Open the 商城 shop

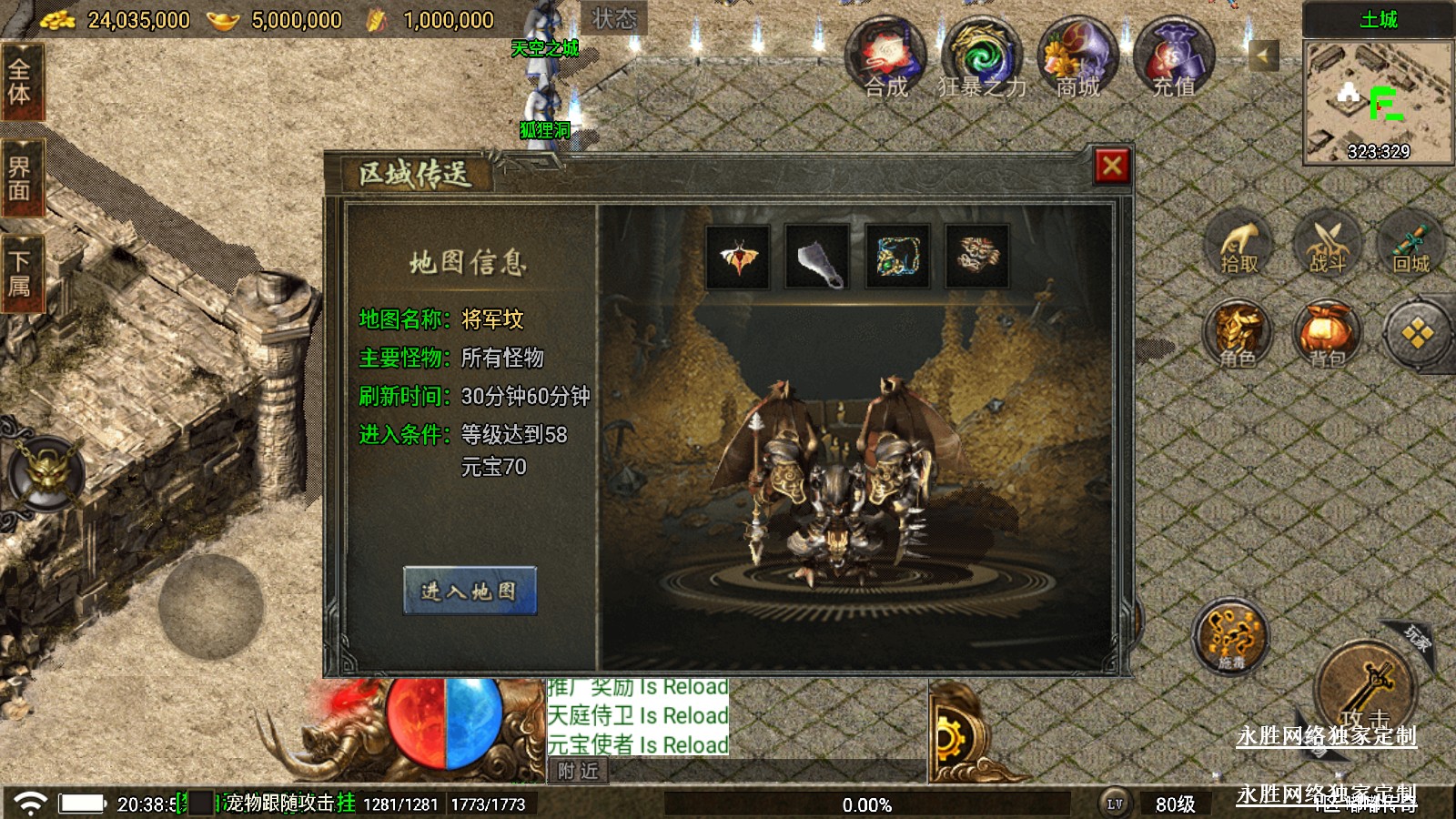pyautogui.click(x=1078, y=56)
